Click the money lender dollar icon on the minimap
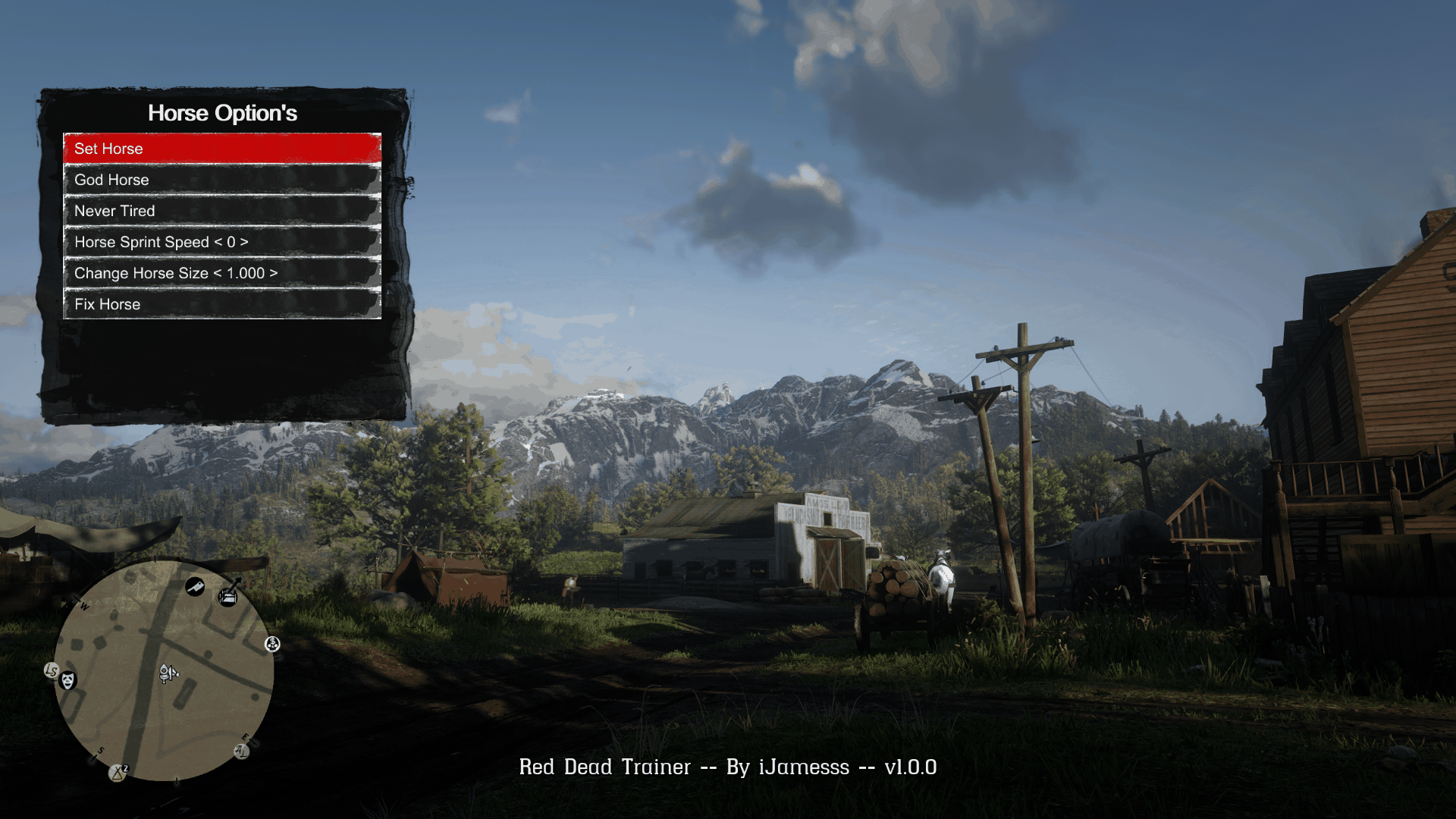 click(x=272, y=644)
